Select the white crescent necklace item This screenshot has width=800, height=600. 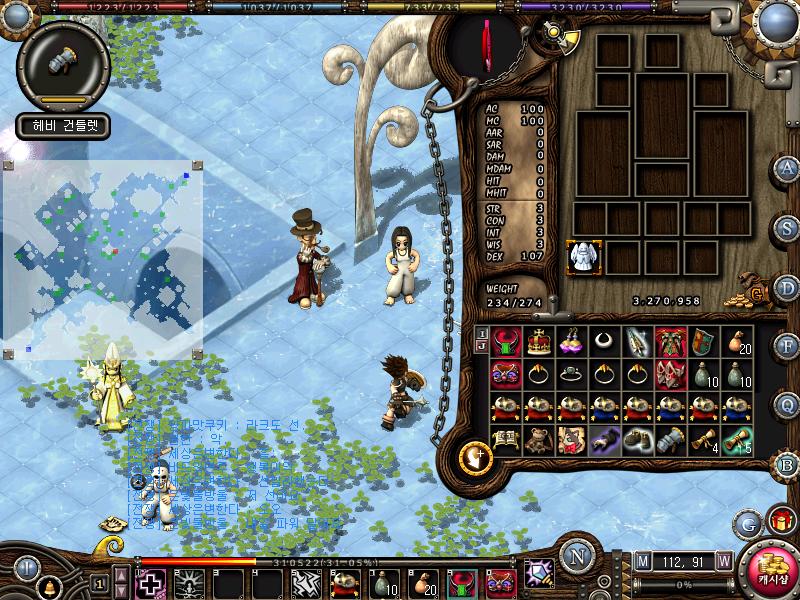[605, 342]
